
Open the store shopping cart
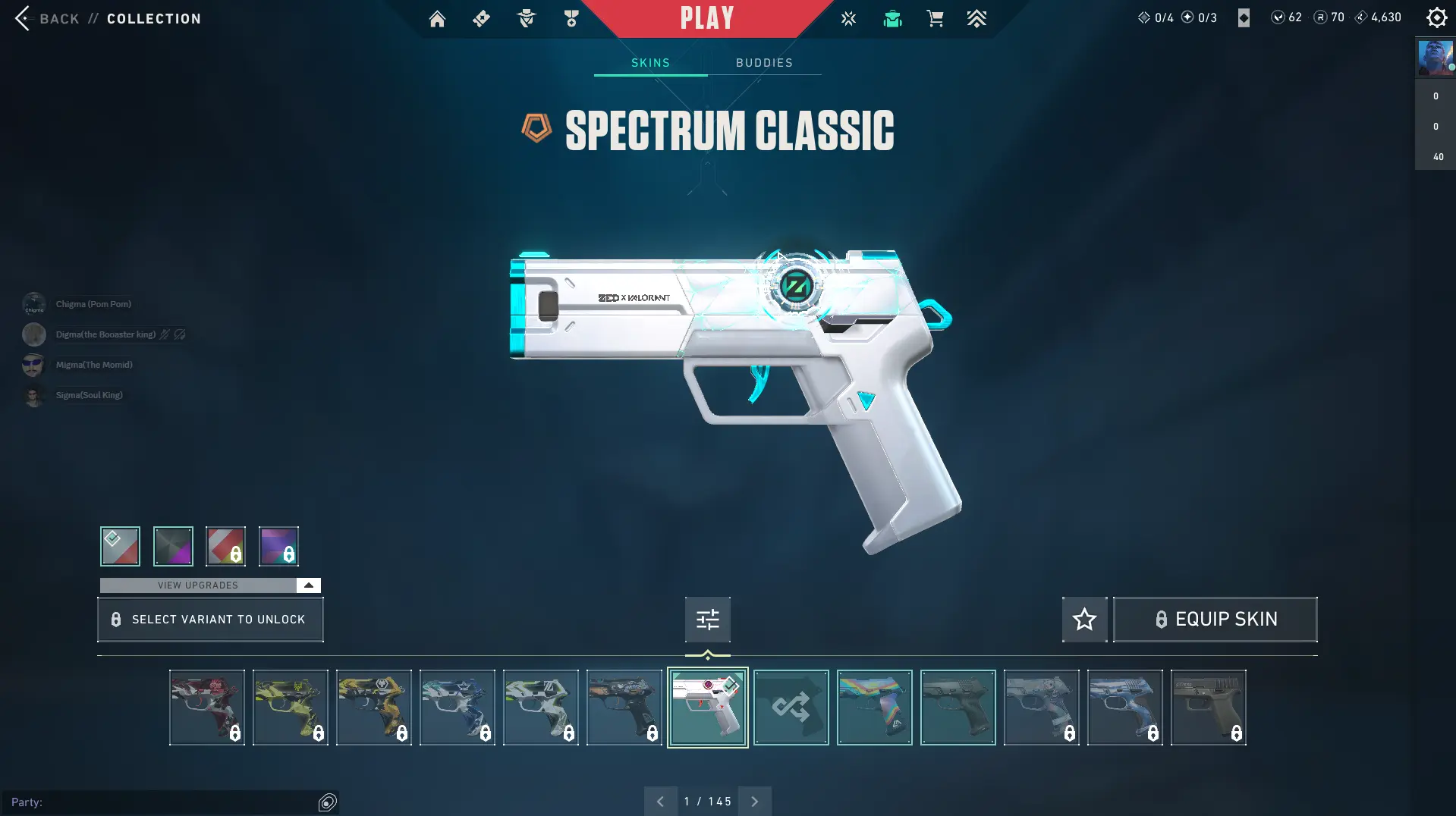pyautogui.click(x=935, y=19)
